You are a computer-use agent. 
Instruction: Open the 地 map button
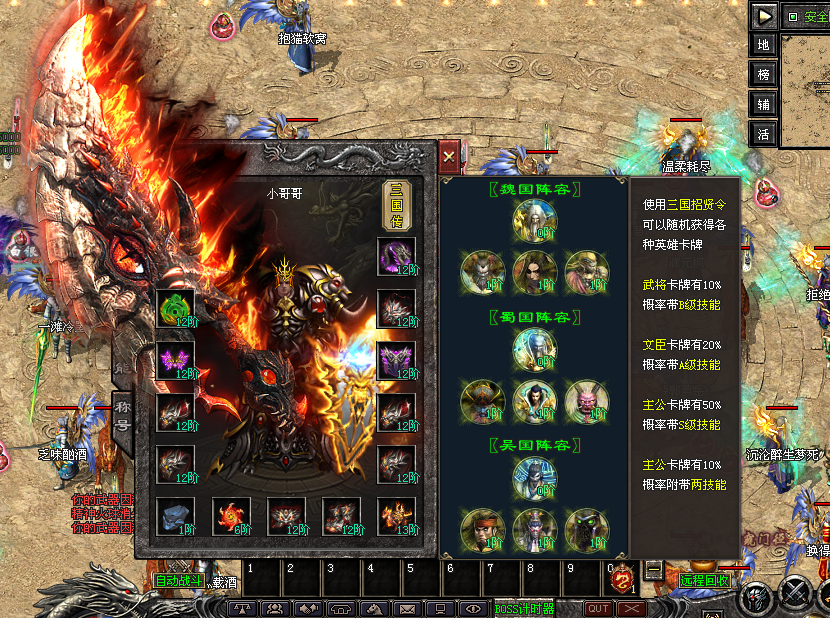click(764, 45)
